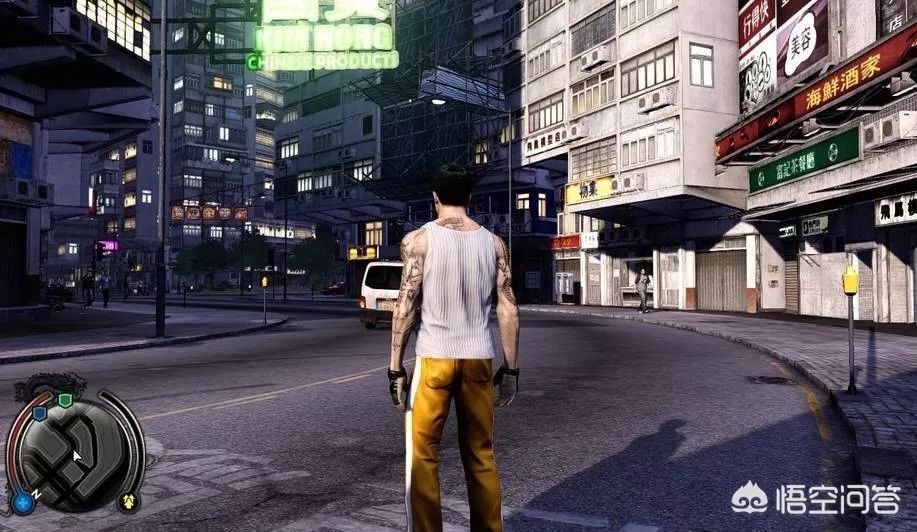Click the yellow Face meter icon
The width and height of the screenshot is (917, 532).
128,500
